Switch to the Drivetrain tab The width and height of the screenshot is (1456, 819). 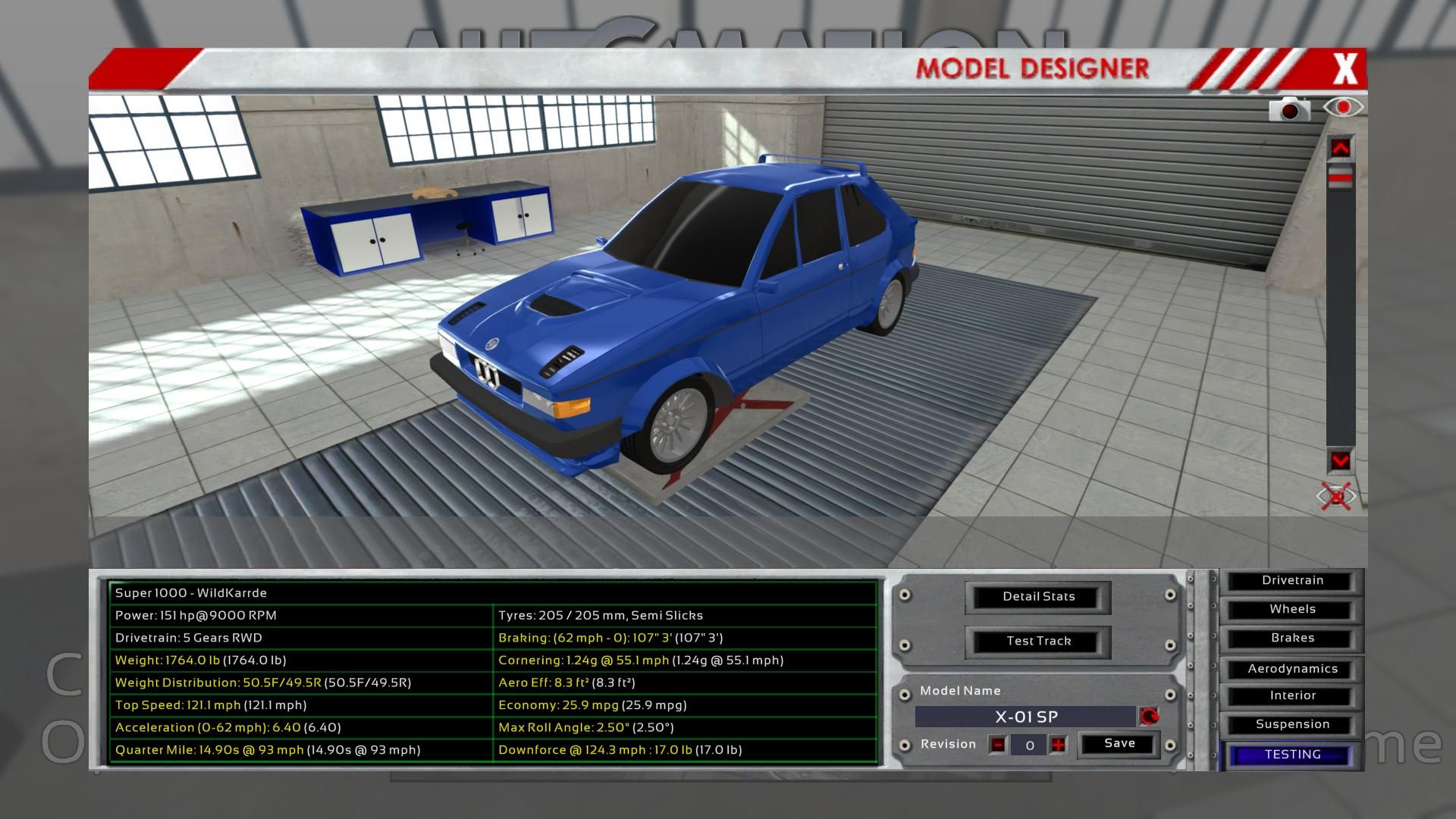click(1292, 581)
